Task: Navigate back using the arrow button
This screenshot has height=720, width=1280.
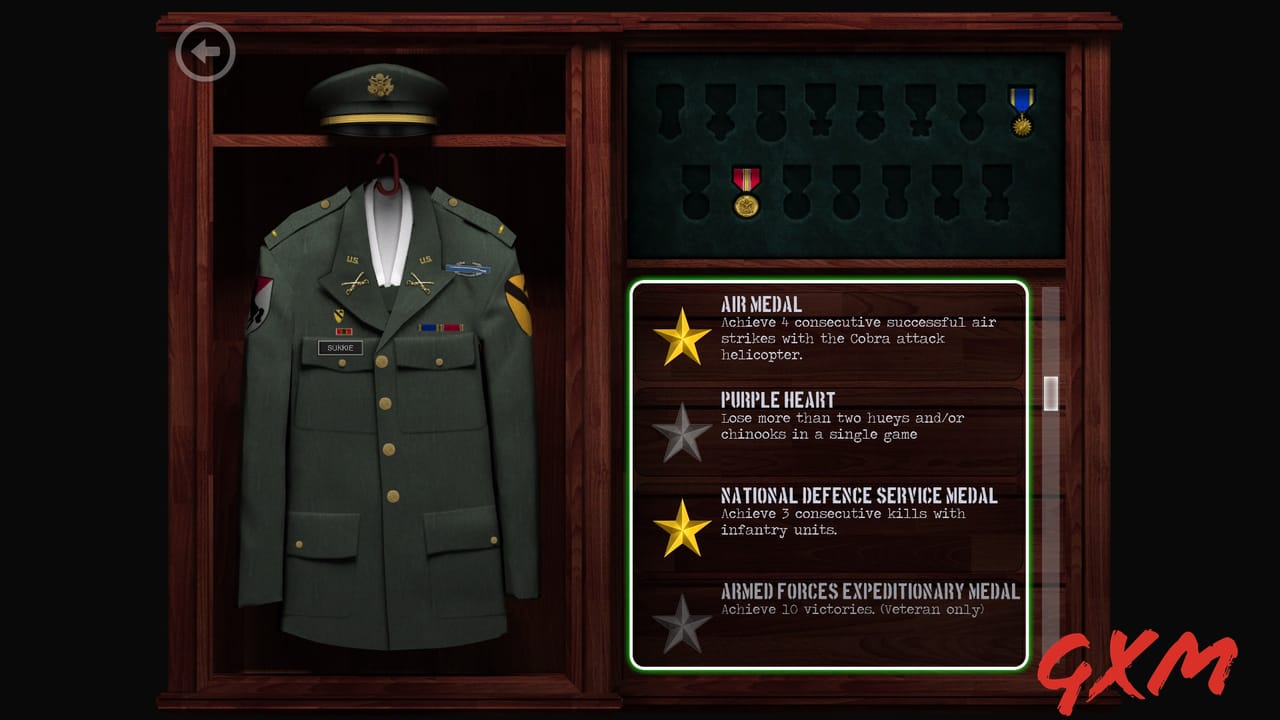Action: click(205, 52)
